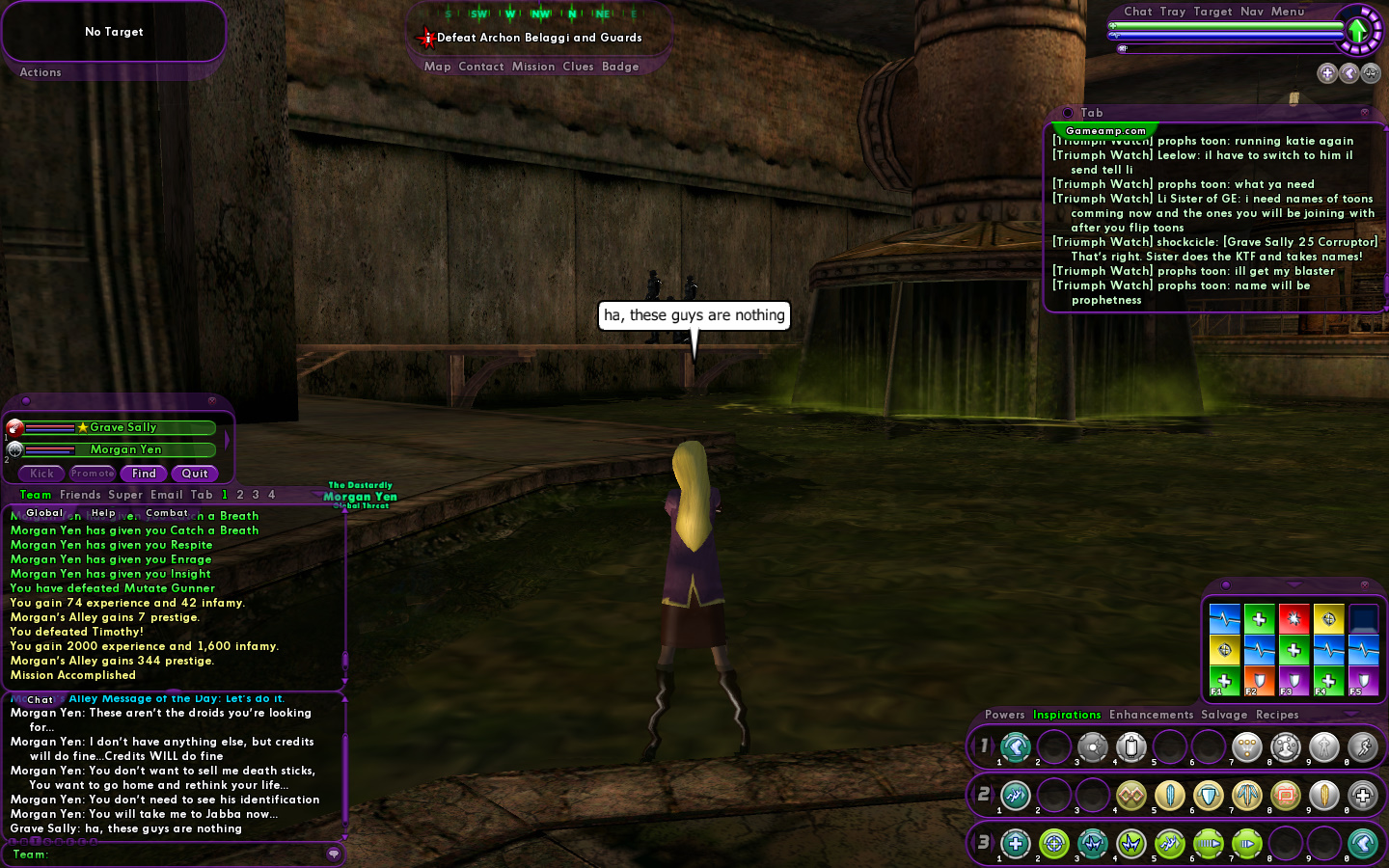Select Grave Sally in the team list
The image size is (1389, 868).
pos(123,427)
